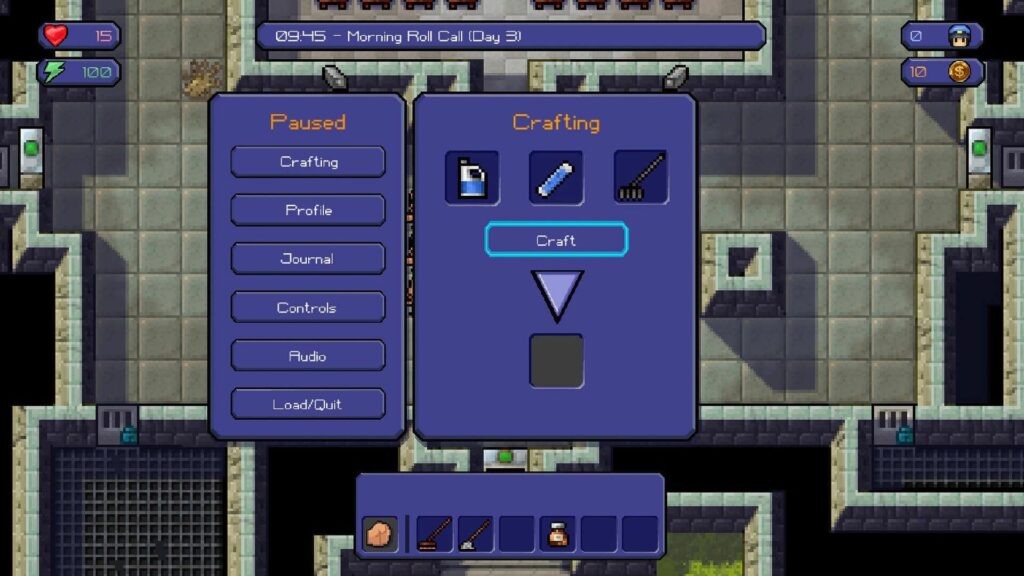This screenshot has height=576, width=1024.
Task: Click the Craft button
Action: 556,241
